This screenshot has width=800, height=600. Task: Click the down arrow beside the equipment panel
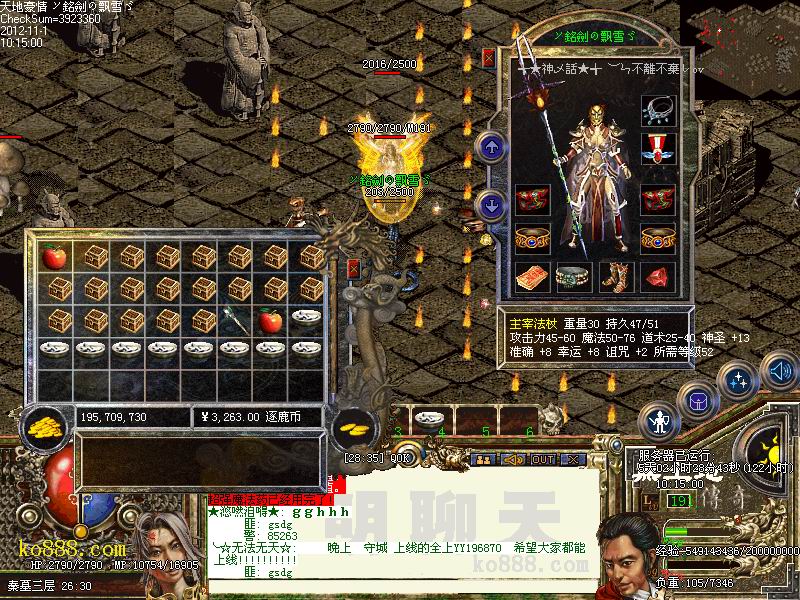click(491, 206)
